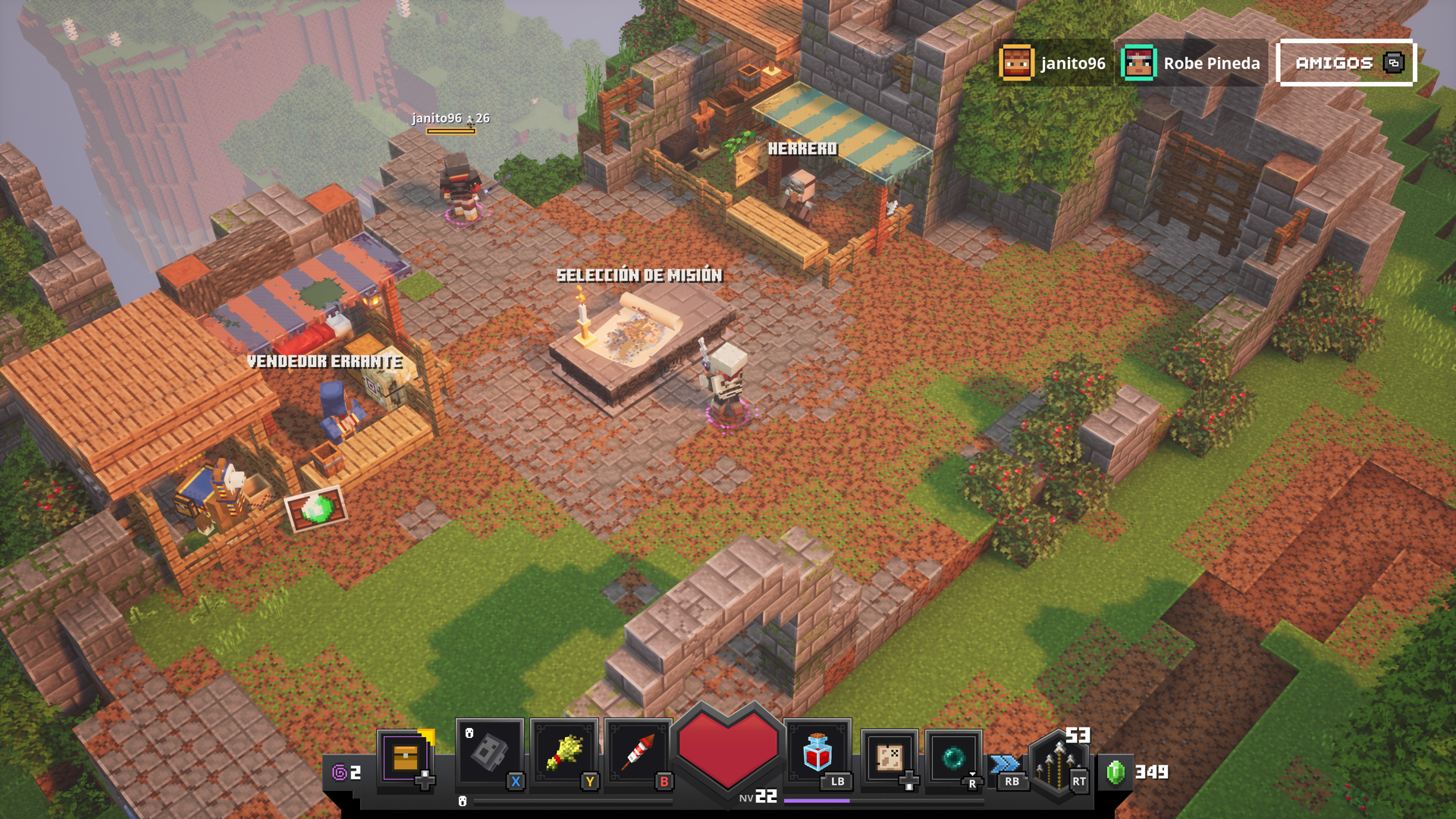The image size is (1456, 819).
Task: Open the inventory chest icon
Action: pyautogui.click(x=406, y=757)
